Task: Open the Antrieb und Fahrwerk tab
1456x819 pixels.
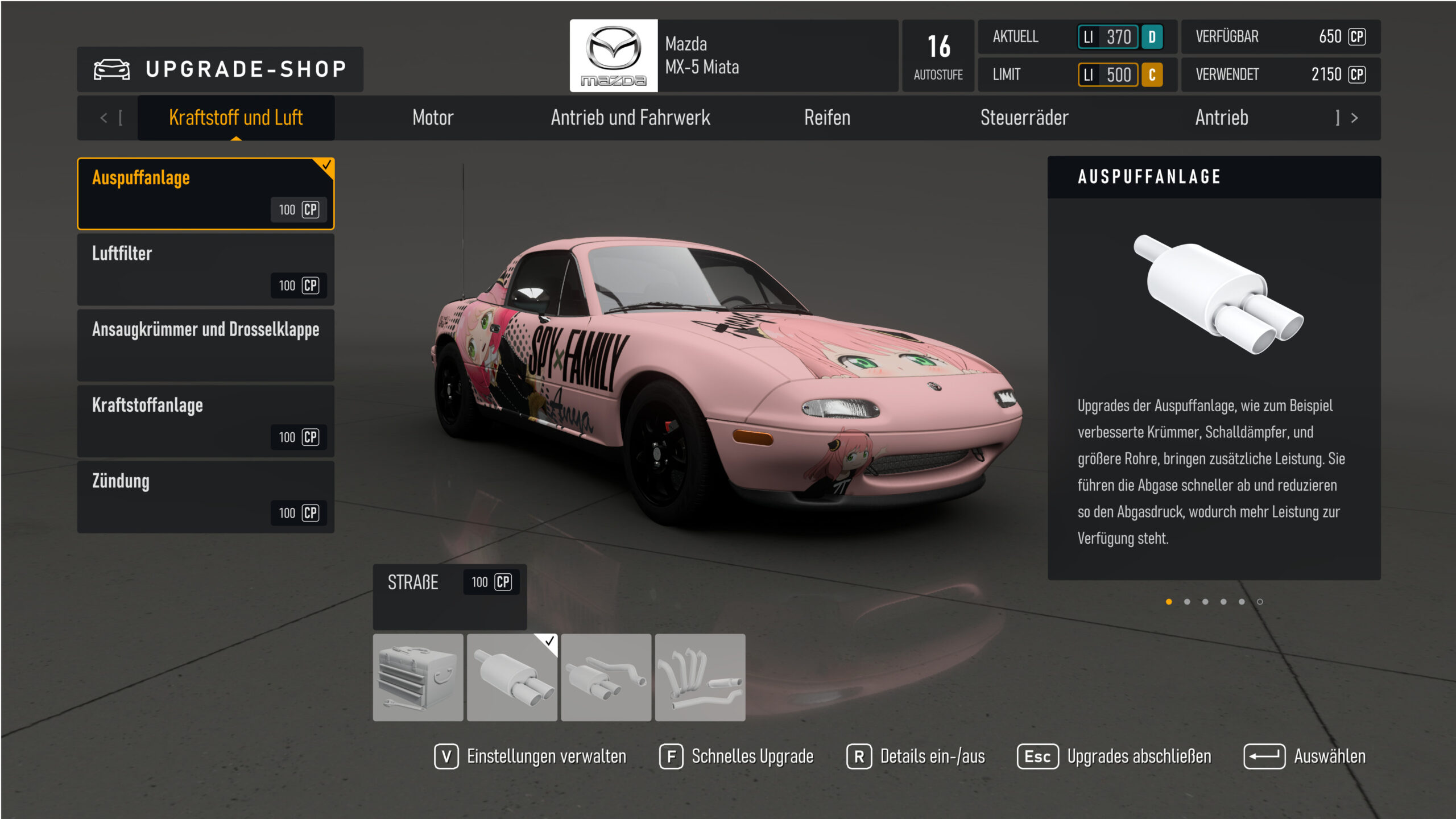Action: coord(630,118)
